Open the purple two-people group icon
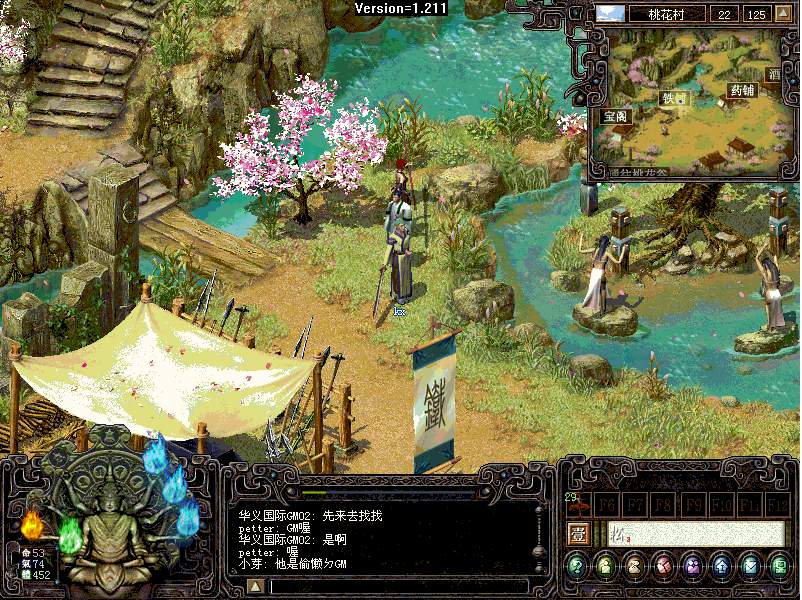Screen dimensions: 802x600 692,567
